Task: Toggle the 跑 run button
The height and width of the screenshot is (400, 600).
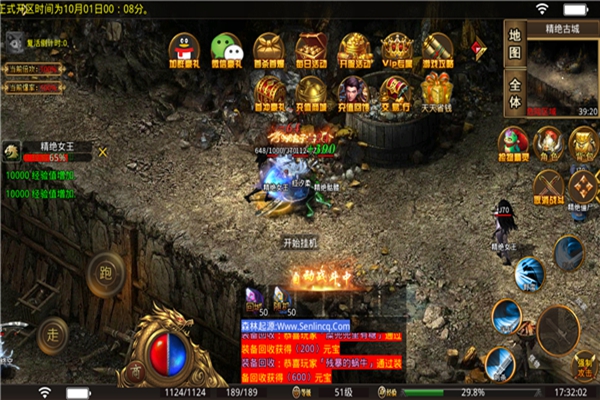Action: click(x=105, y=270)
